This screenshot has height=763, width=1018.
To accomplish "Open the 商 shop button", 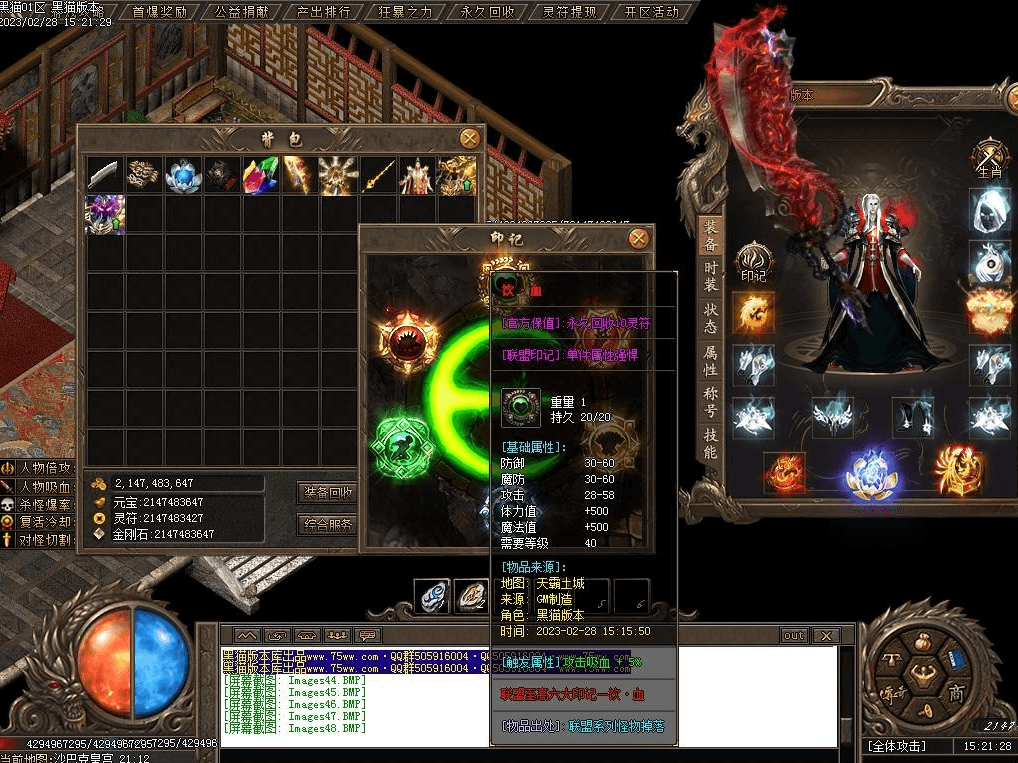I will [x=956, y=694].
